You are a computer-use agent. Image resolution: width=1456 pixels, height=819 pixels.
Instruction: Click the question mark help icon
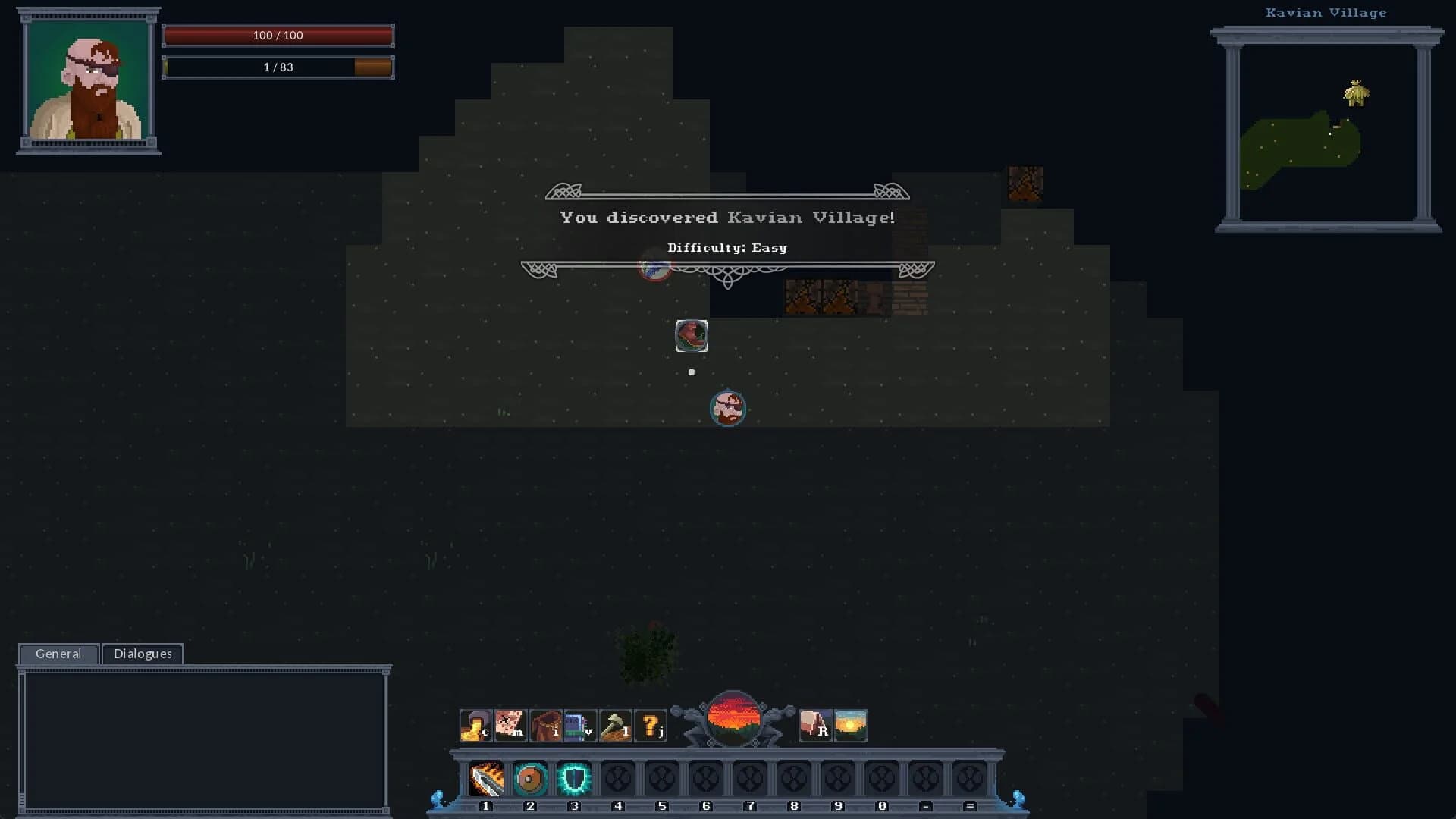tap(650, 724)
